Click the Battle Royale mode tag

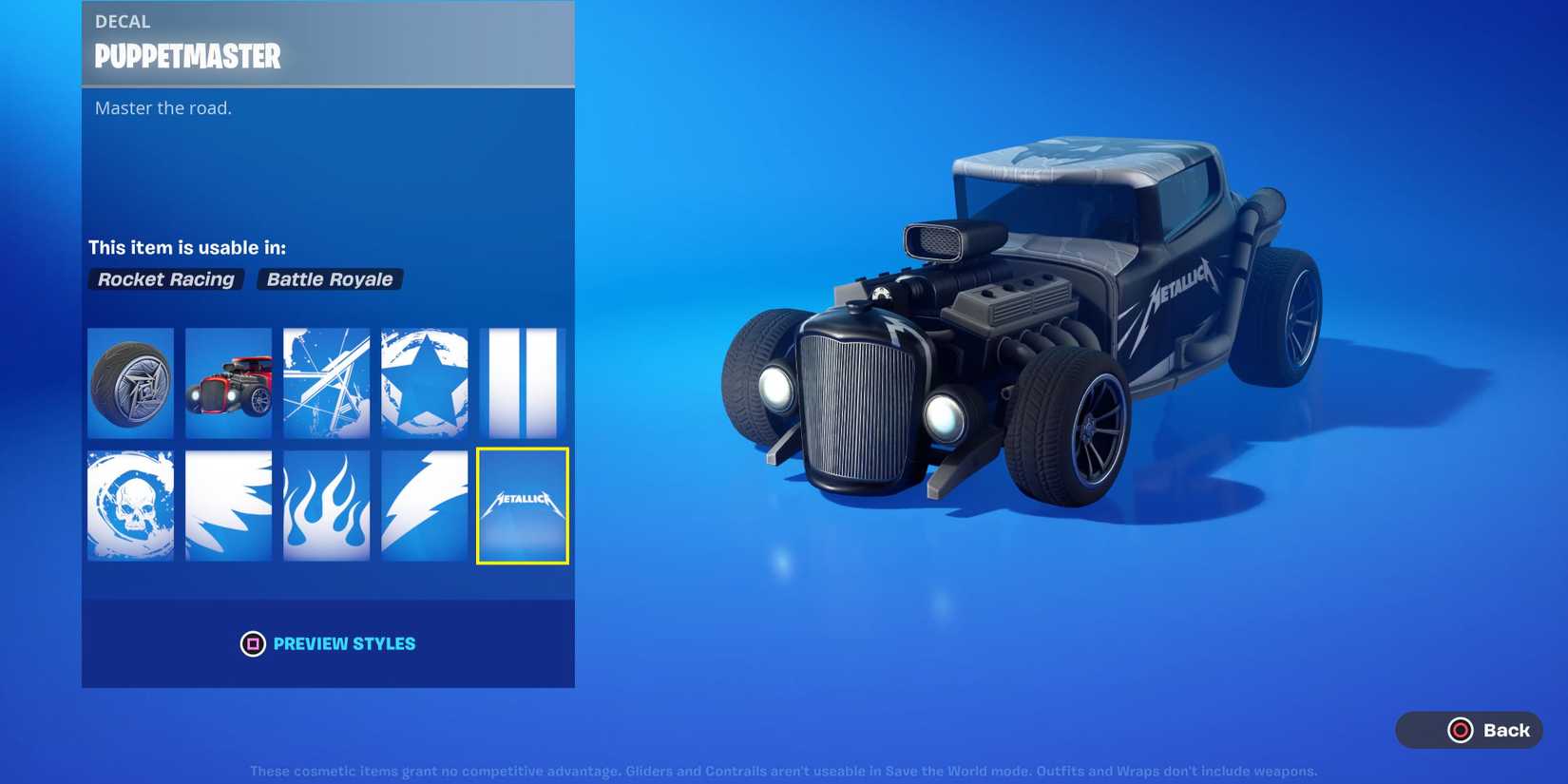(x=329, y=278)
